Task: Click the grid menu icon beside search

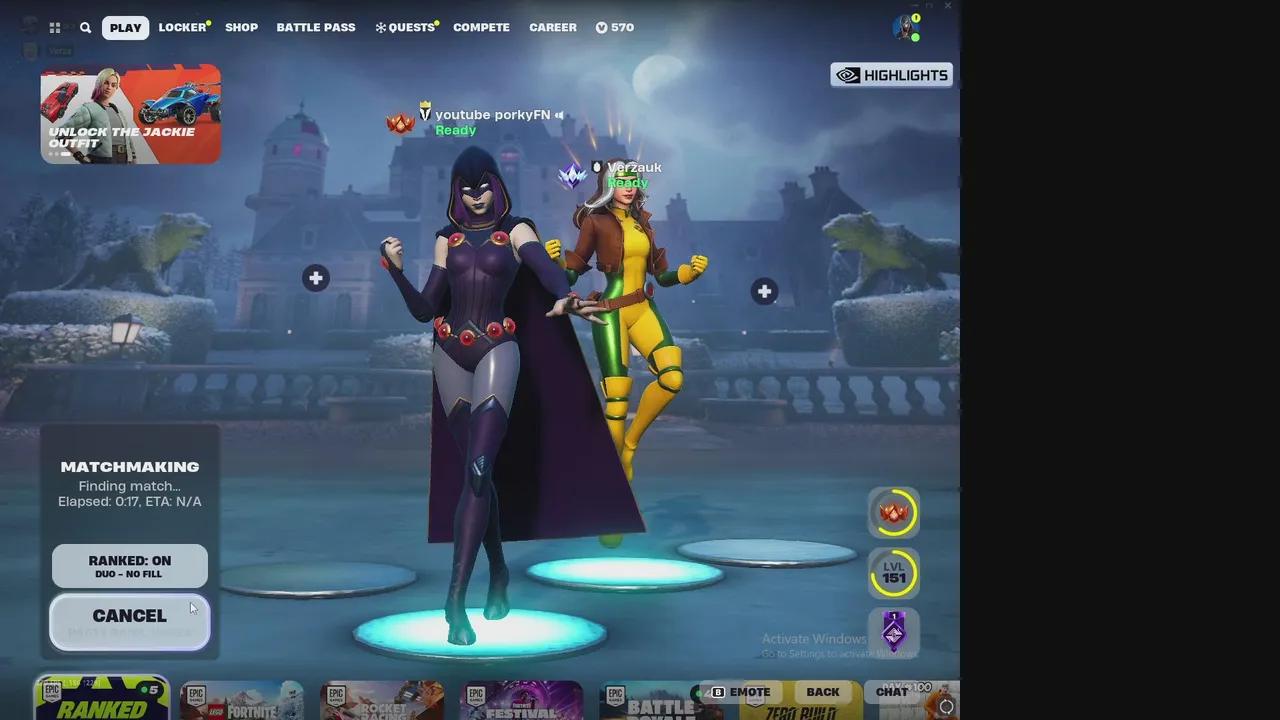Action: 55,27
